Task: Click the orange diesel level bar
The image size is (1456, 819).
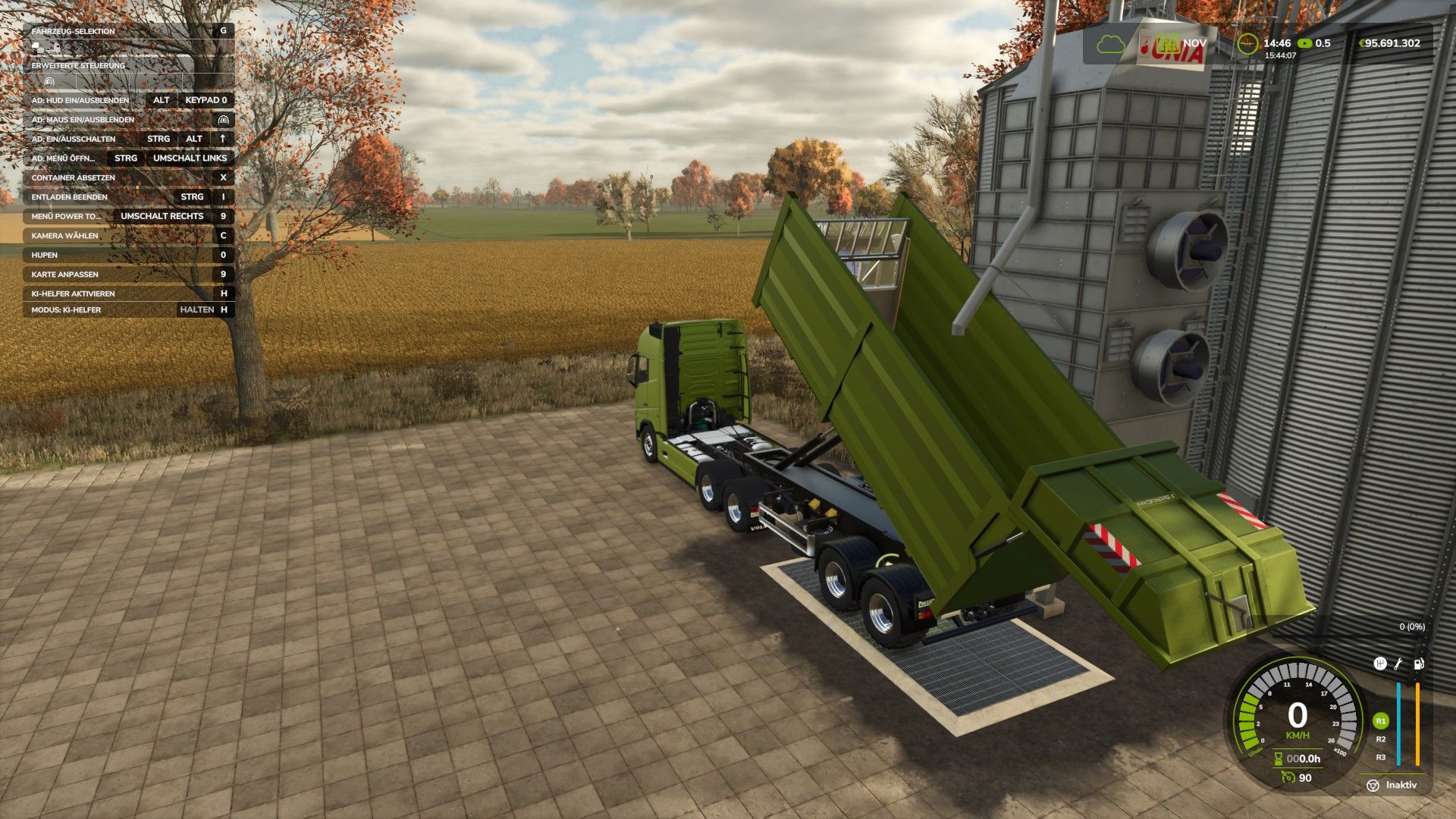Action: pyautogui.click(x=1417, y=724)
